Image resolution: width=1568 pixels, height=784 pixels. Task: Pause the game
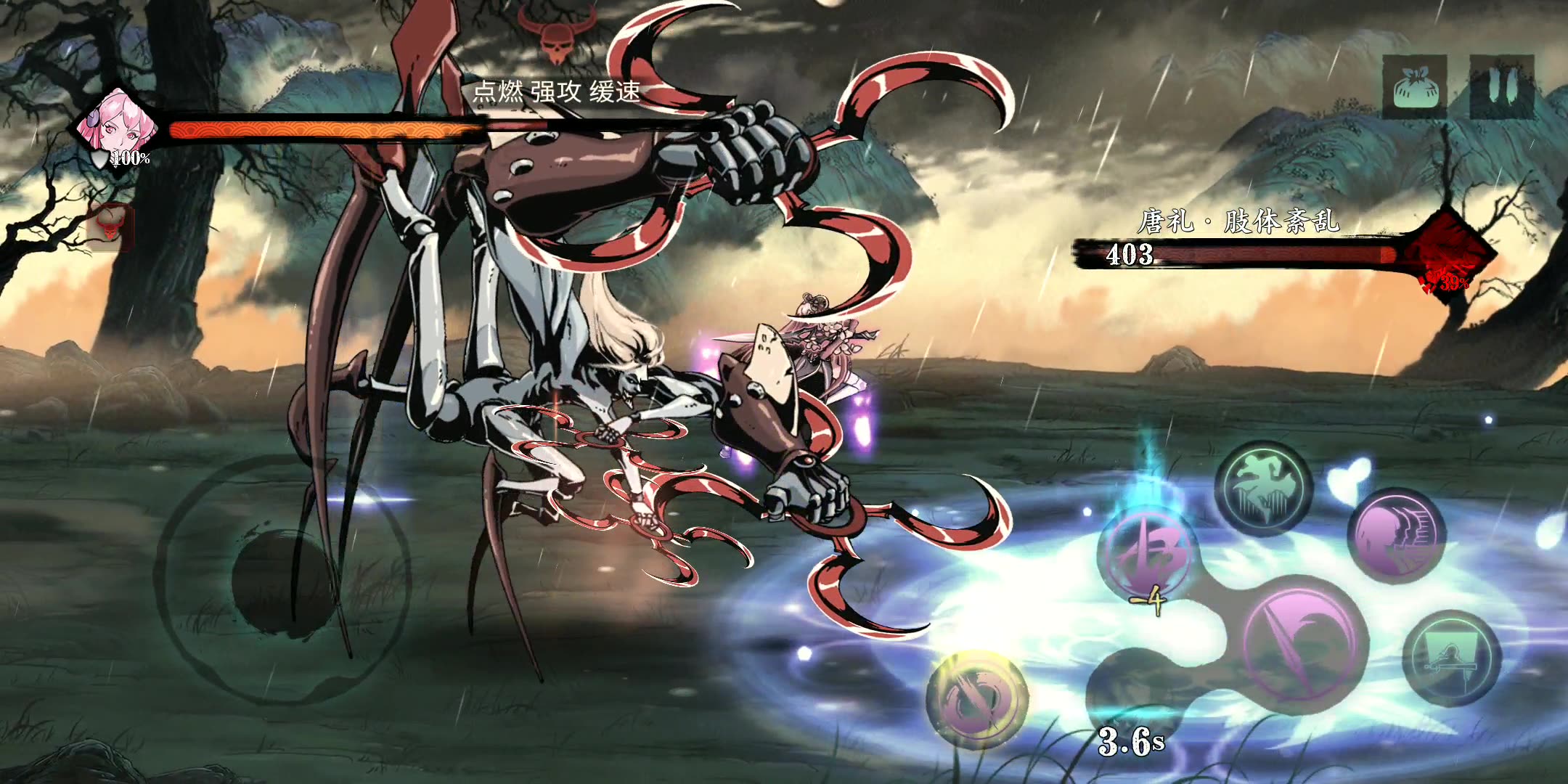(x=1503, y=86)
